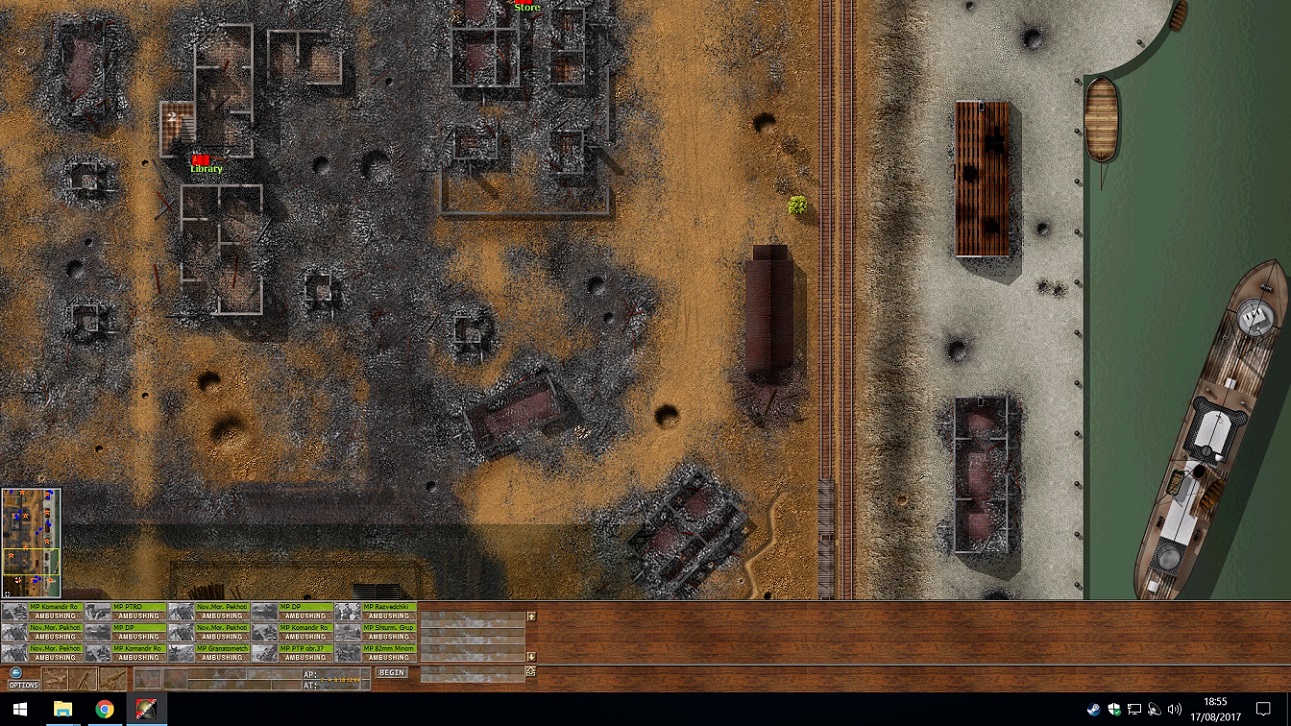Click the battlefield minimap
Image resolution: width=1291 pixels, height=726 pixels.
tap(31, 543)
